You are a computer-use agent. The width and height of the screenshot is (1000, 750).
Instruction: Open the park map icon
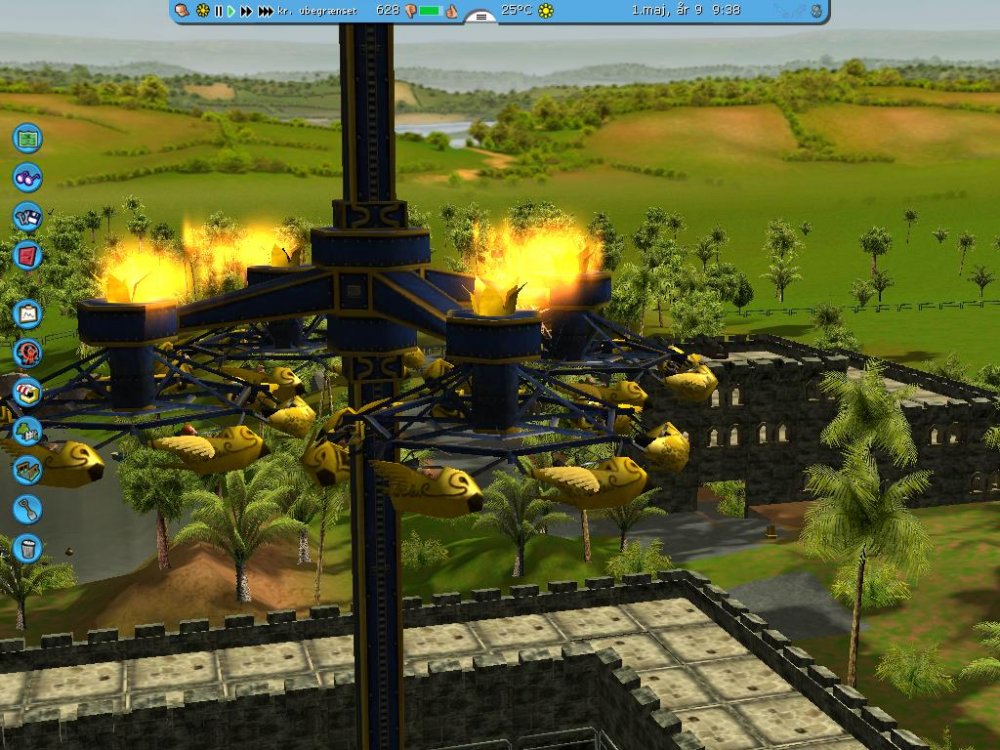[x=27, y=137]
